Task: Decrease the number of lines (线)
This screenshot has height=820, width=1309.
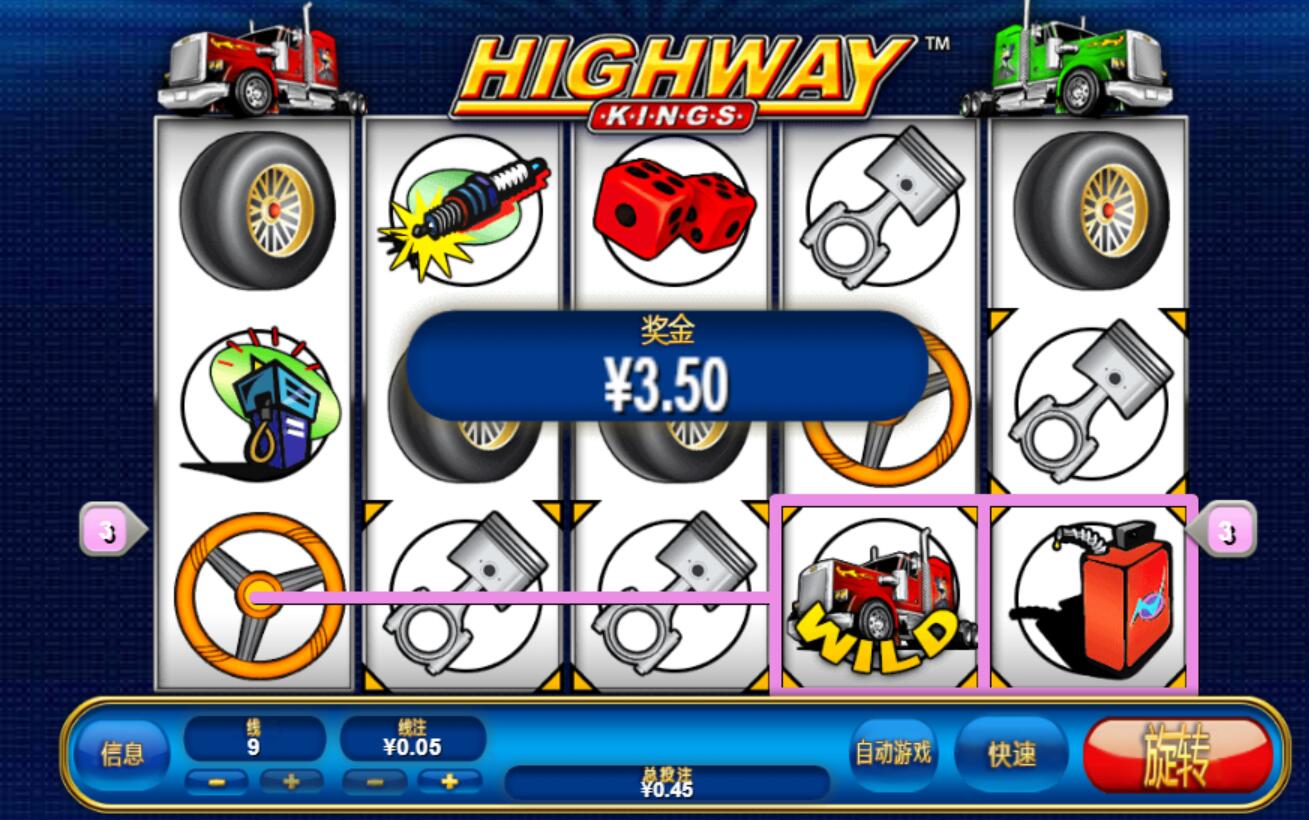Action: point(217,781)
